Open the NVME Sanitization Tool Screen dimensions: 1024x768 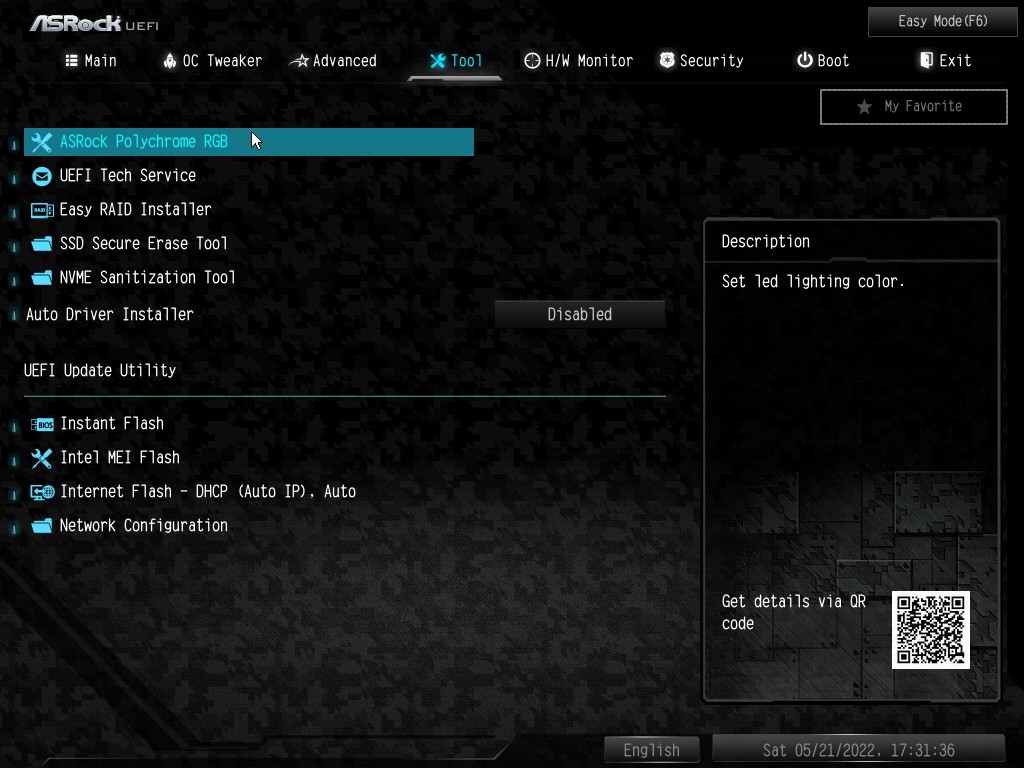147,278
